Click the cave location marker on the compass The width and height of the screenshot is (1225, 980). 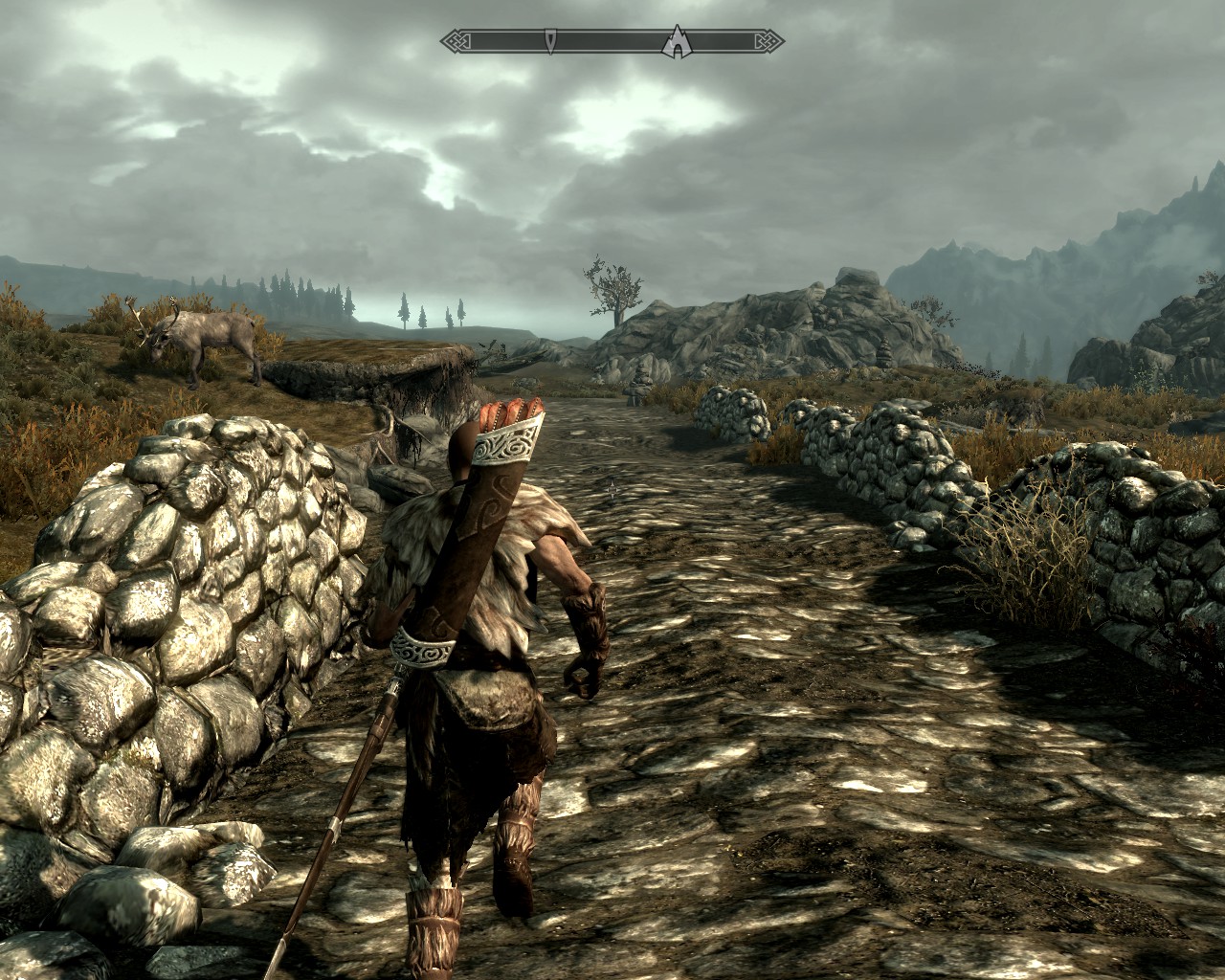point(677,40)
